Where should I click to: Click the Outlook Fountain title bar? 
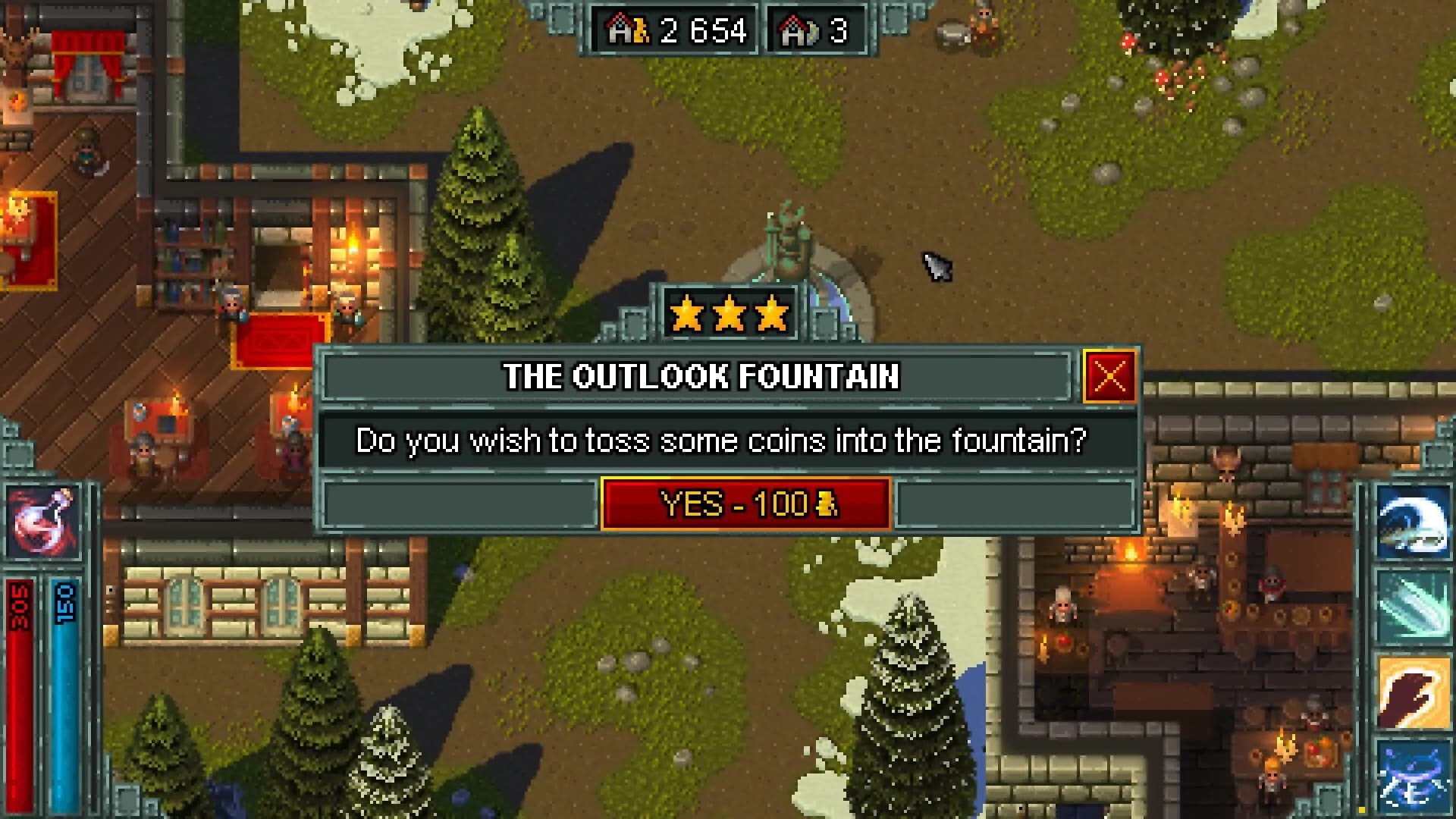(698, 377)
